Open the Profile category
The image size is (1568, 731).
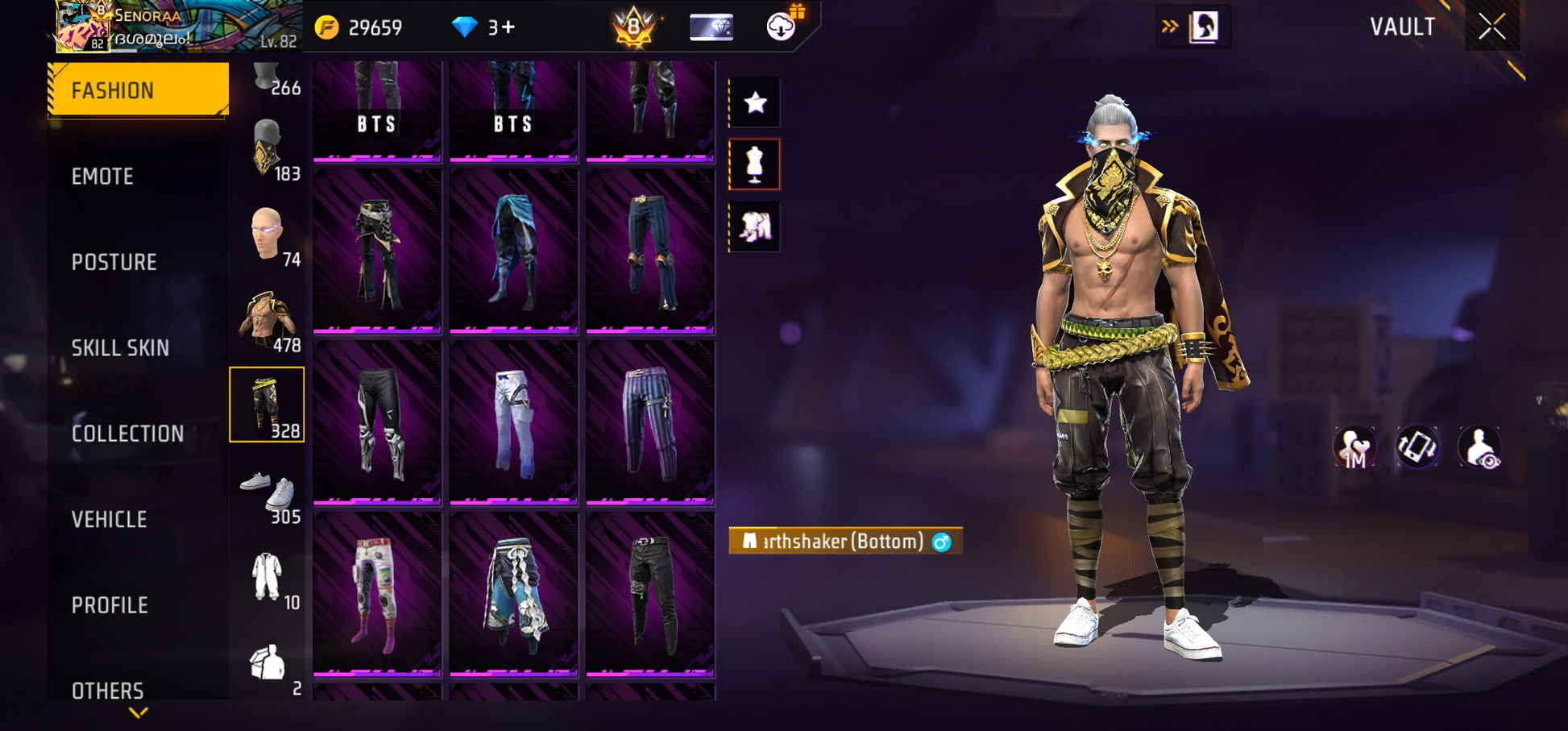(x=110, y=605)
